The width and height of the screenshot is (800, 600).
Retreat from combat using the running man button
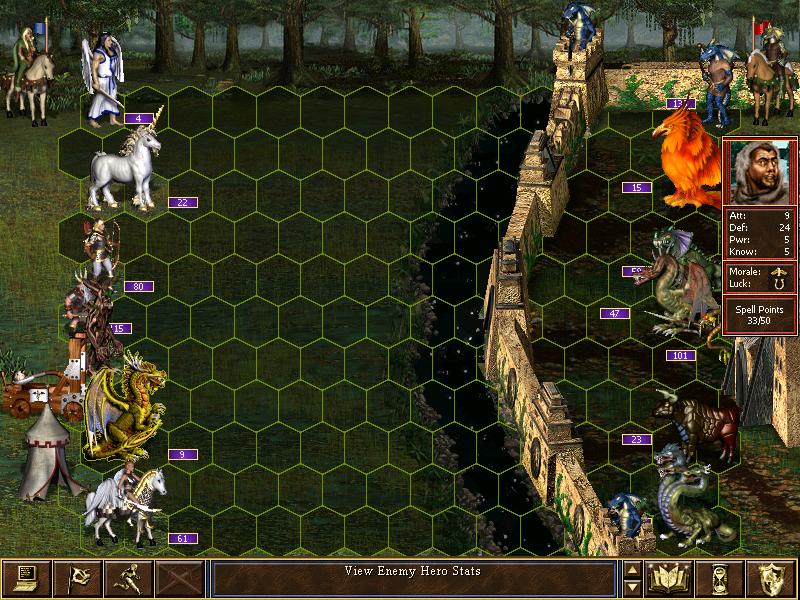tap(128, 577)
